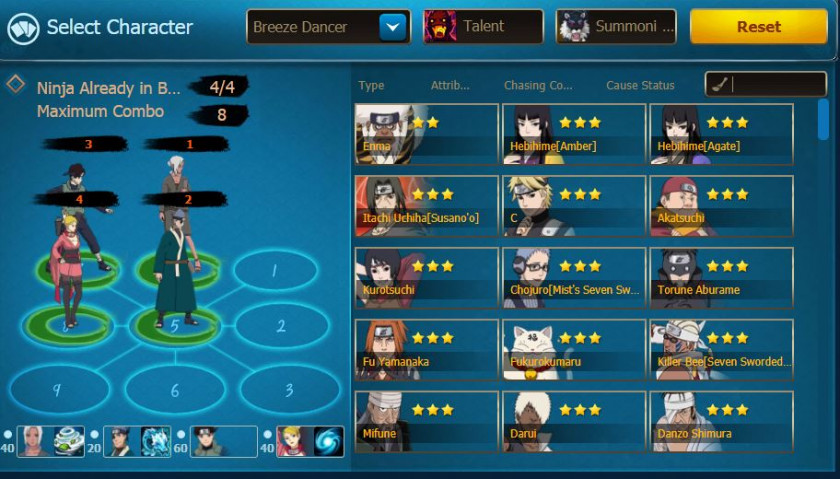Image resolution: width=840 pixels, height=479 pixels.
Task: Select empty formation slot number 9
Action: coord(57,390)
